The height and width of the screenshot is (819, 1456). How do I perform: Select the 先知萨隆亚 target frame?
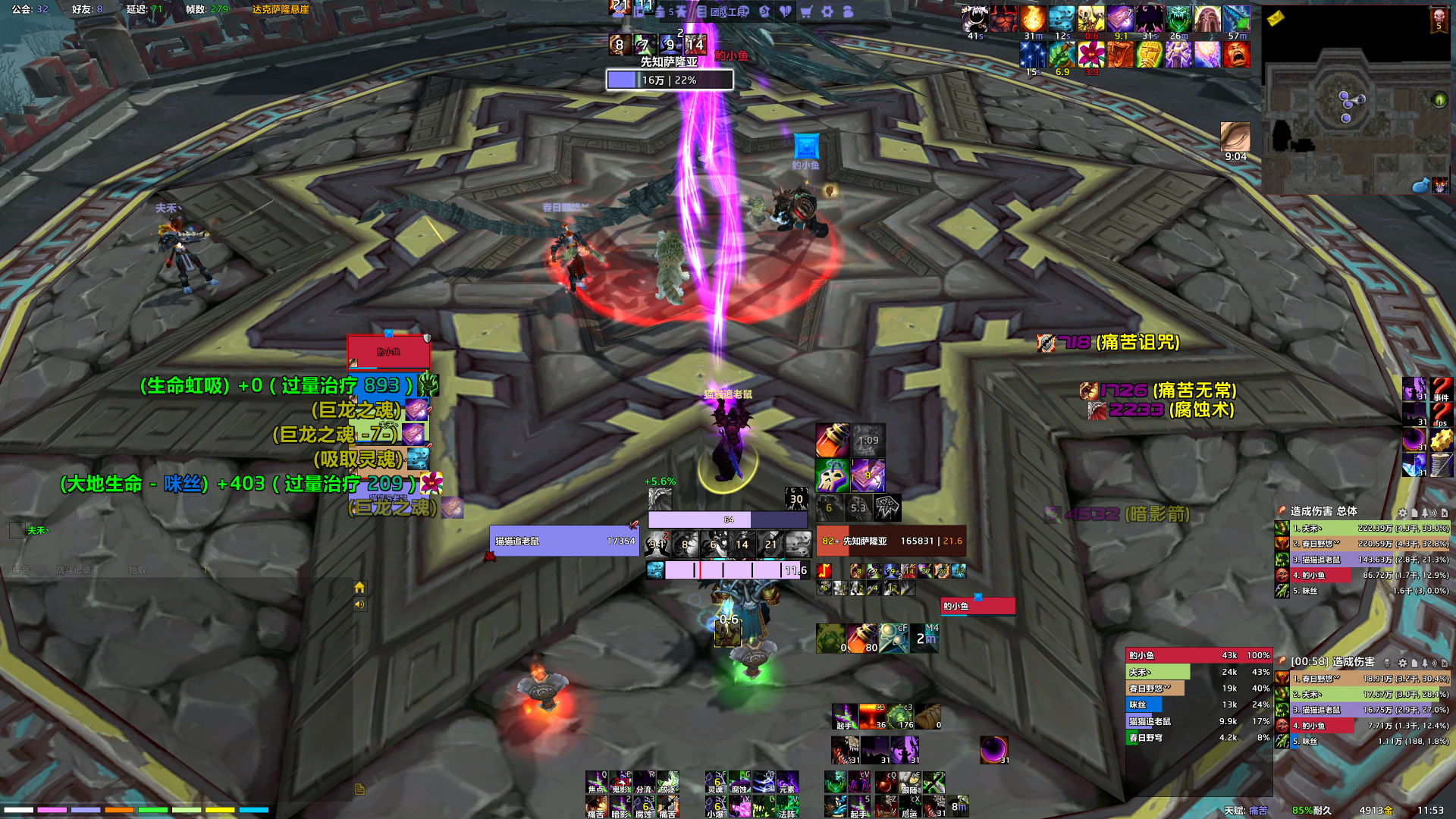pyautogui.click(x=890, y=541)
